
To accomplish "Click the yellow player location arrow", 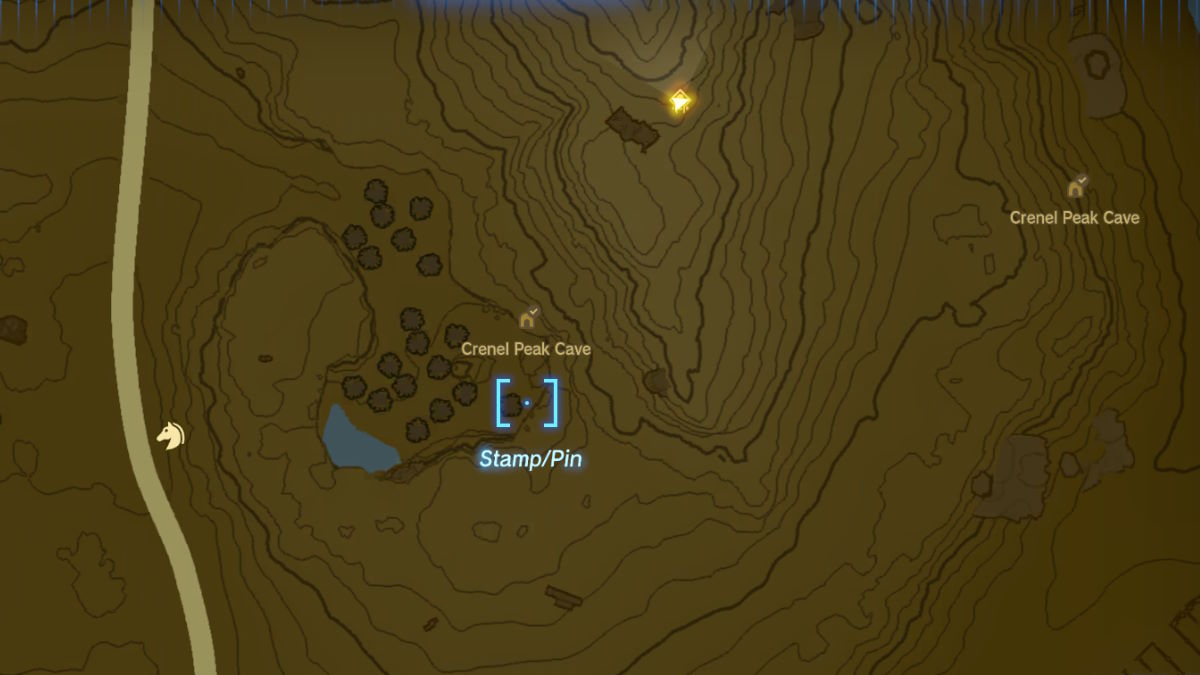I will (x=680, y=101).
